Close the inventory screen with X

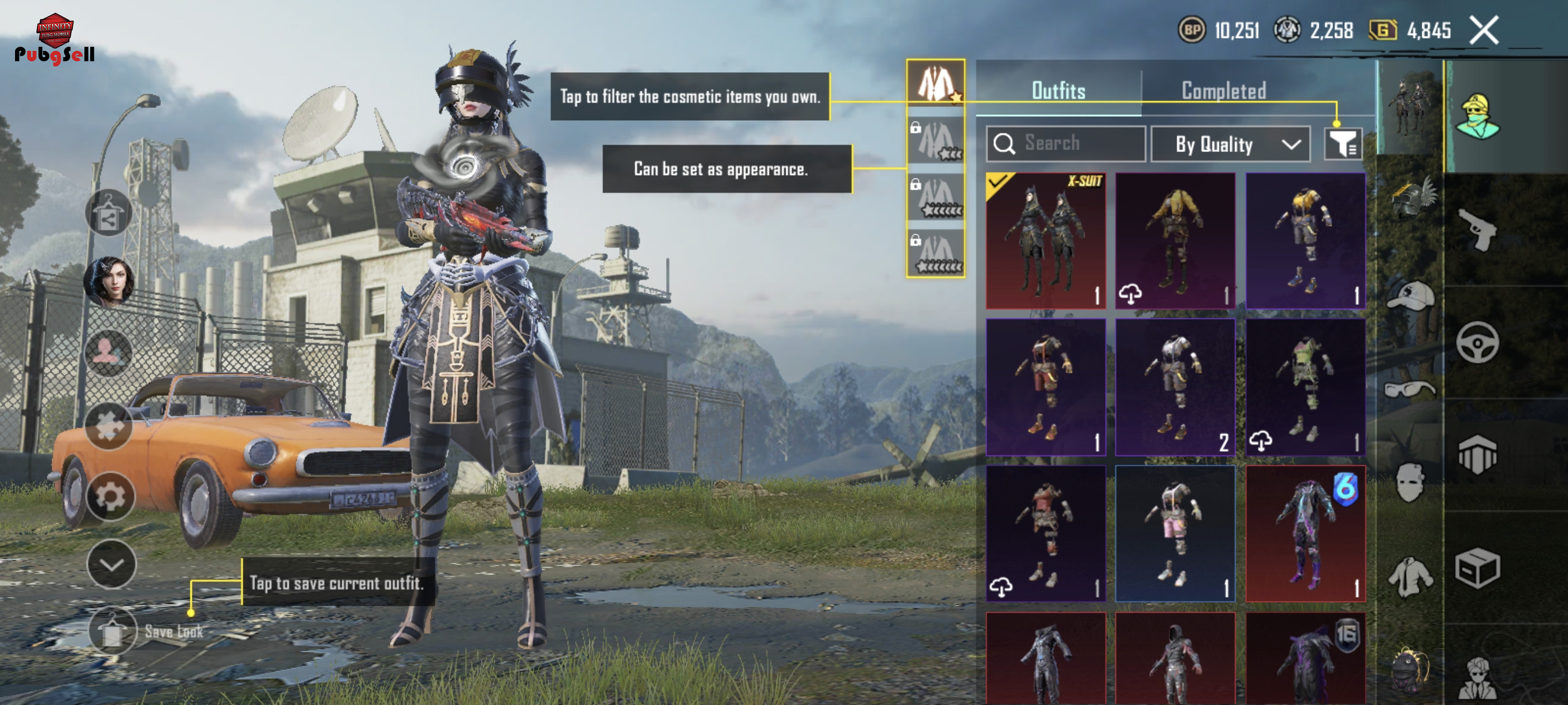[x=1484, y=30]
